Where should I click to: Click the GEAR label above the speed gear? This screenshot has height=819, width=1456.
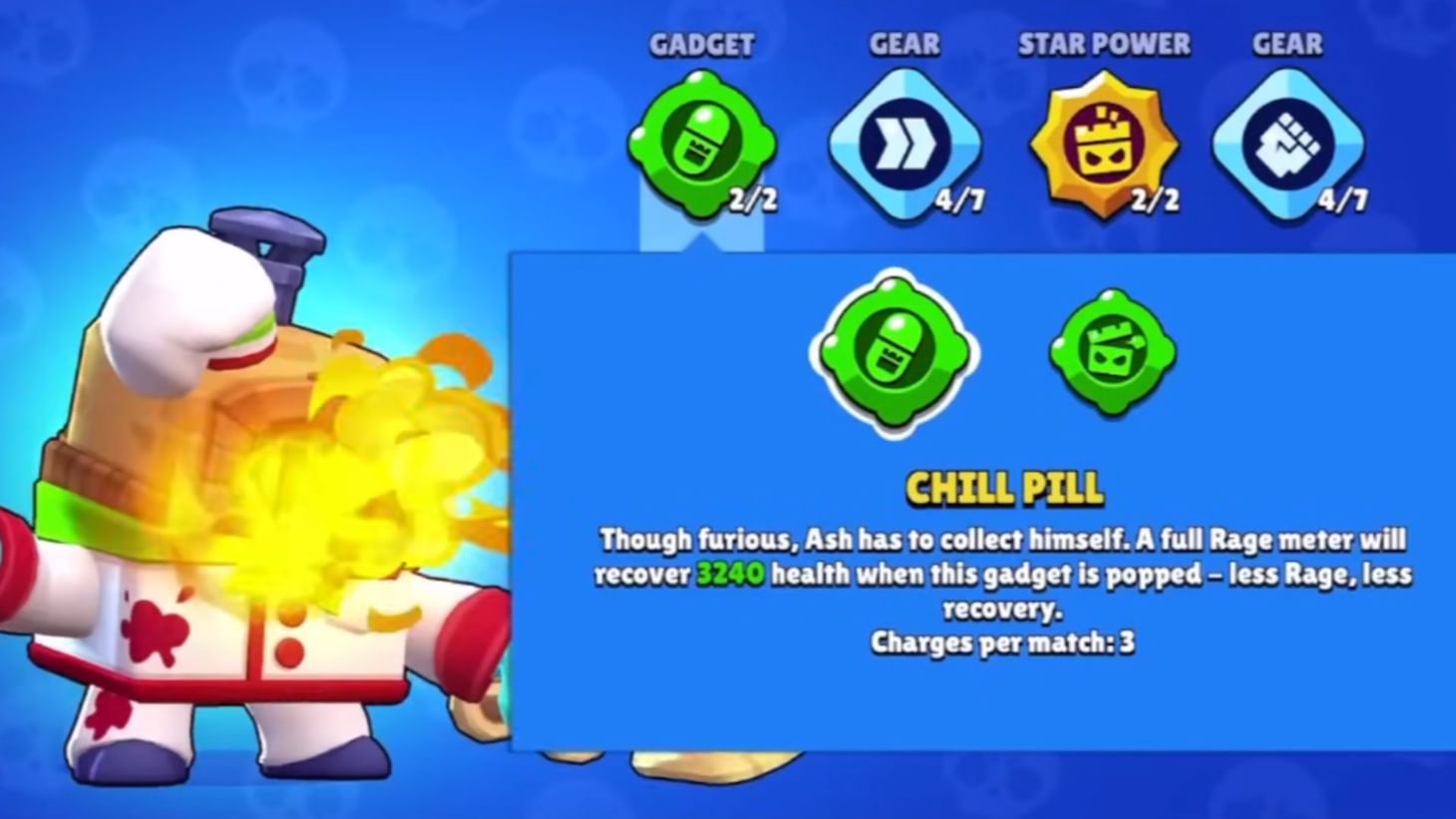(x=905, y=43)
